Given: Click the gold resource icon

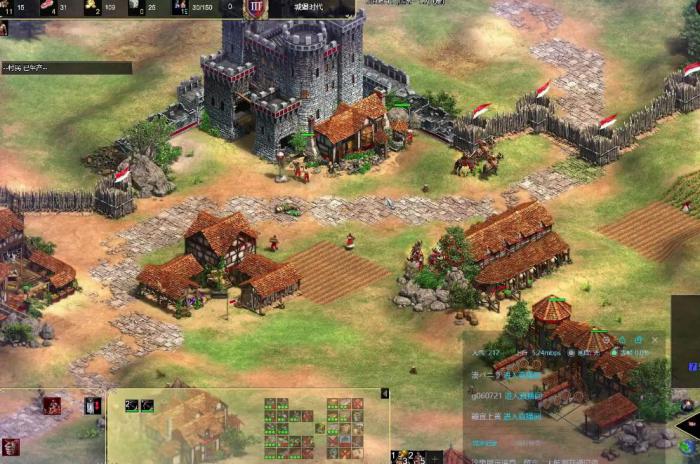Looking at the screenshot, I should [x=92, y=7].
